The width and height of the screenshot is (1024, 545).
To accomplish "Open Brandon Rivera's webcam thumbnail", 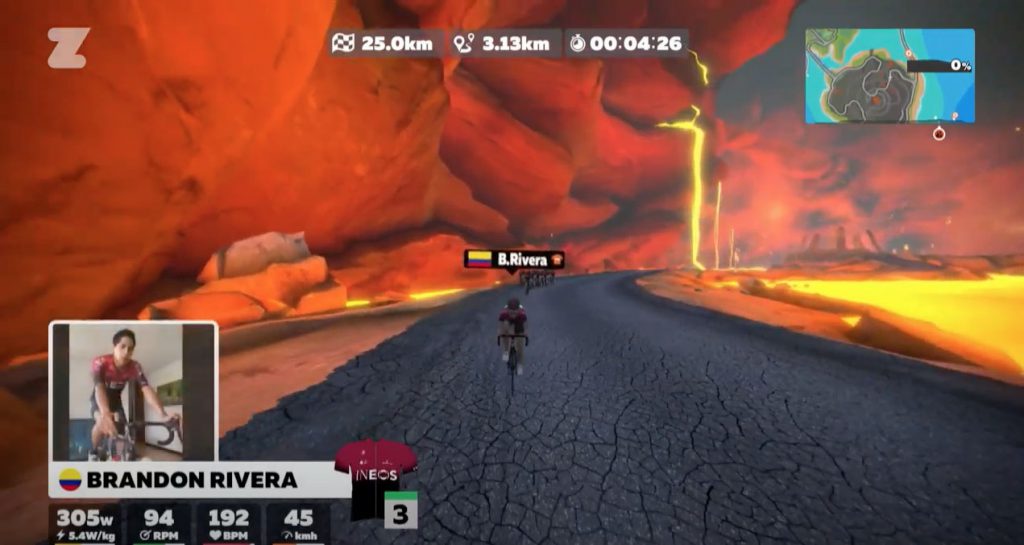I will [x=132, y=391].
